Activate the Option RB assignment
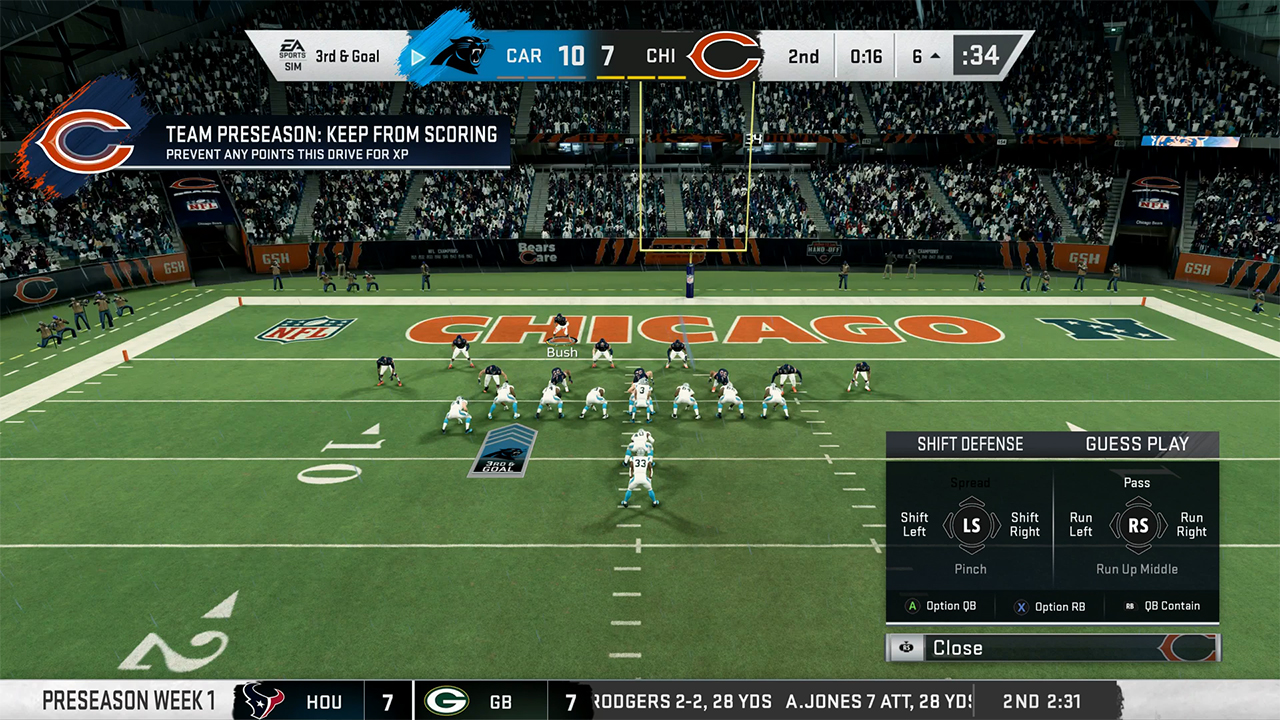Image resolution: width=1280 pixels, height=720 pixels. [x=1050, y=606]
